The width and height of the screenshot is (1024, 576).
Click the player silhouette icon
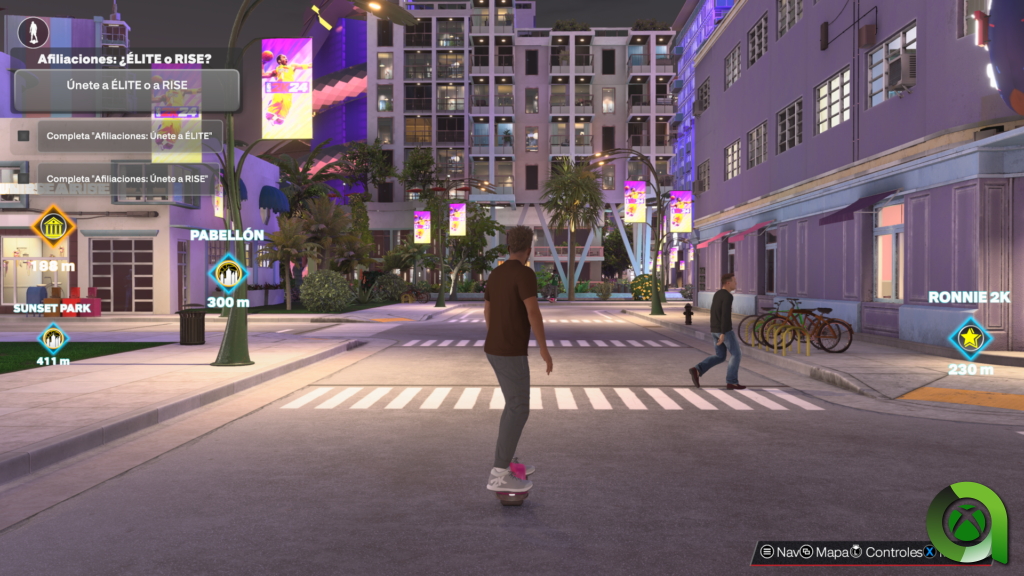(x=33, y=33)
